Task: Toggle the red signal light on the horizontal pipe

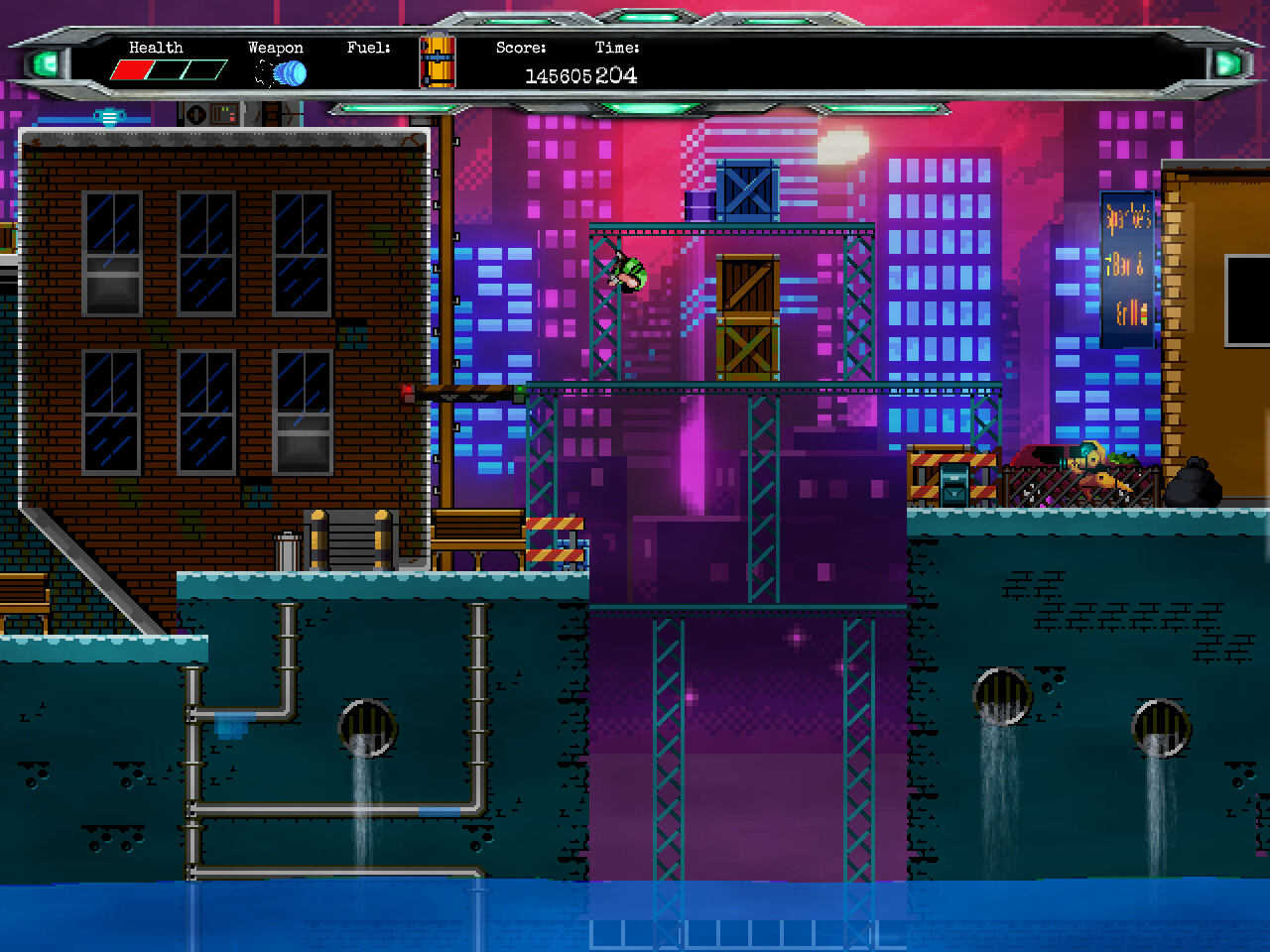Action: [x=409, y=389]
